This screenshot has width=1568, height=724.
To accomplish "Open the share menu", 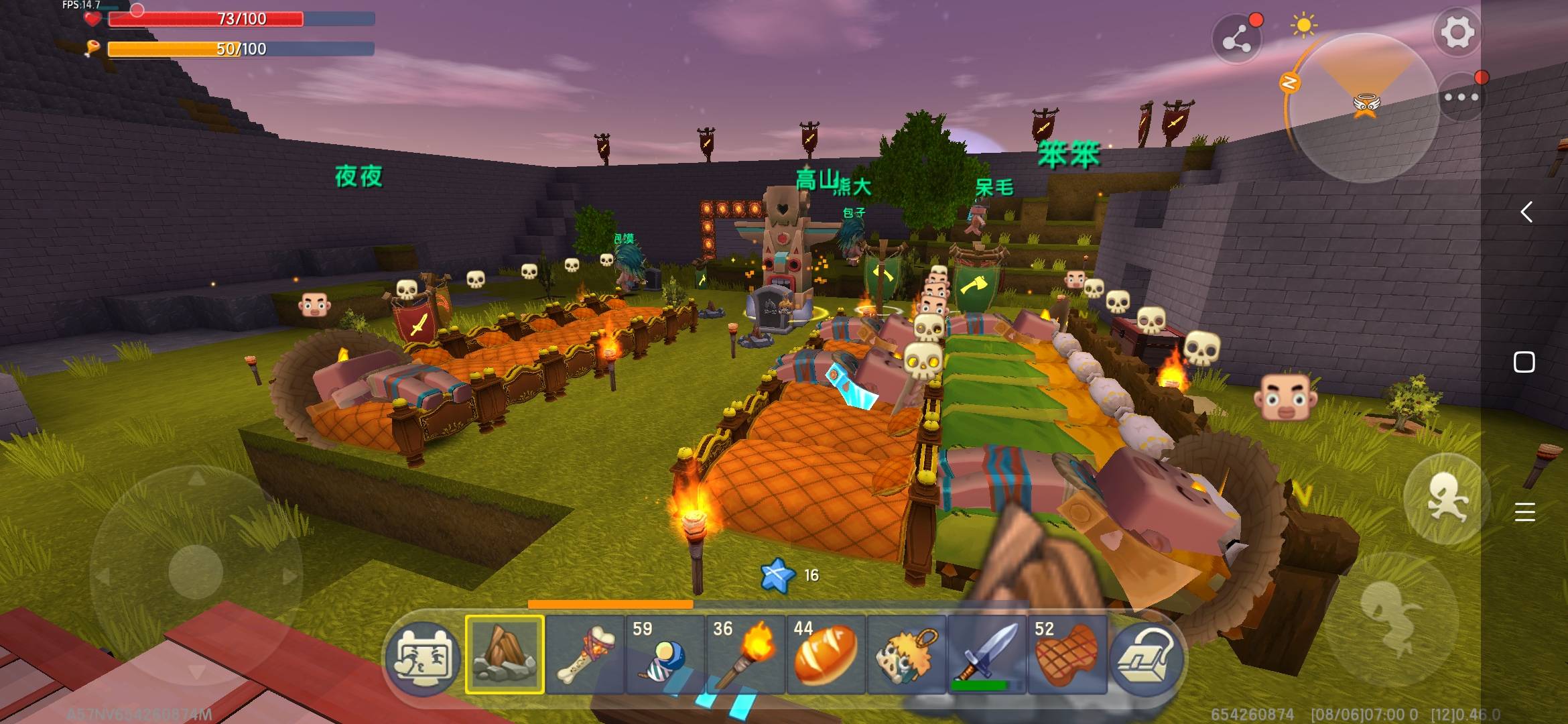I will 1237,41.
